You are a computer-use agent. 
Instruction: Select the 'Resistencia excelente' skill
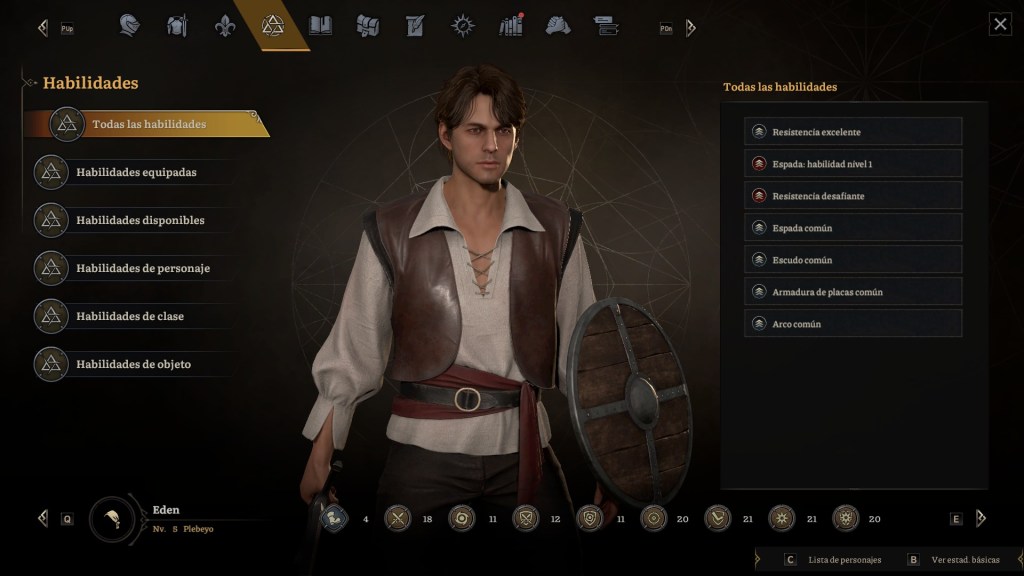pyautogui.click(x=853, y=132)
